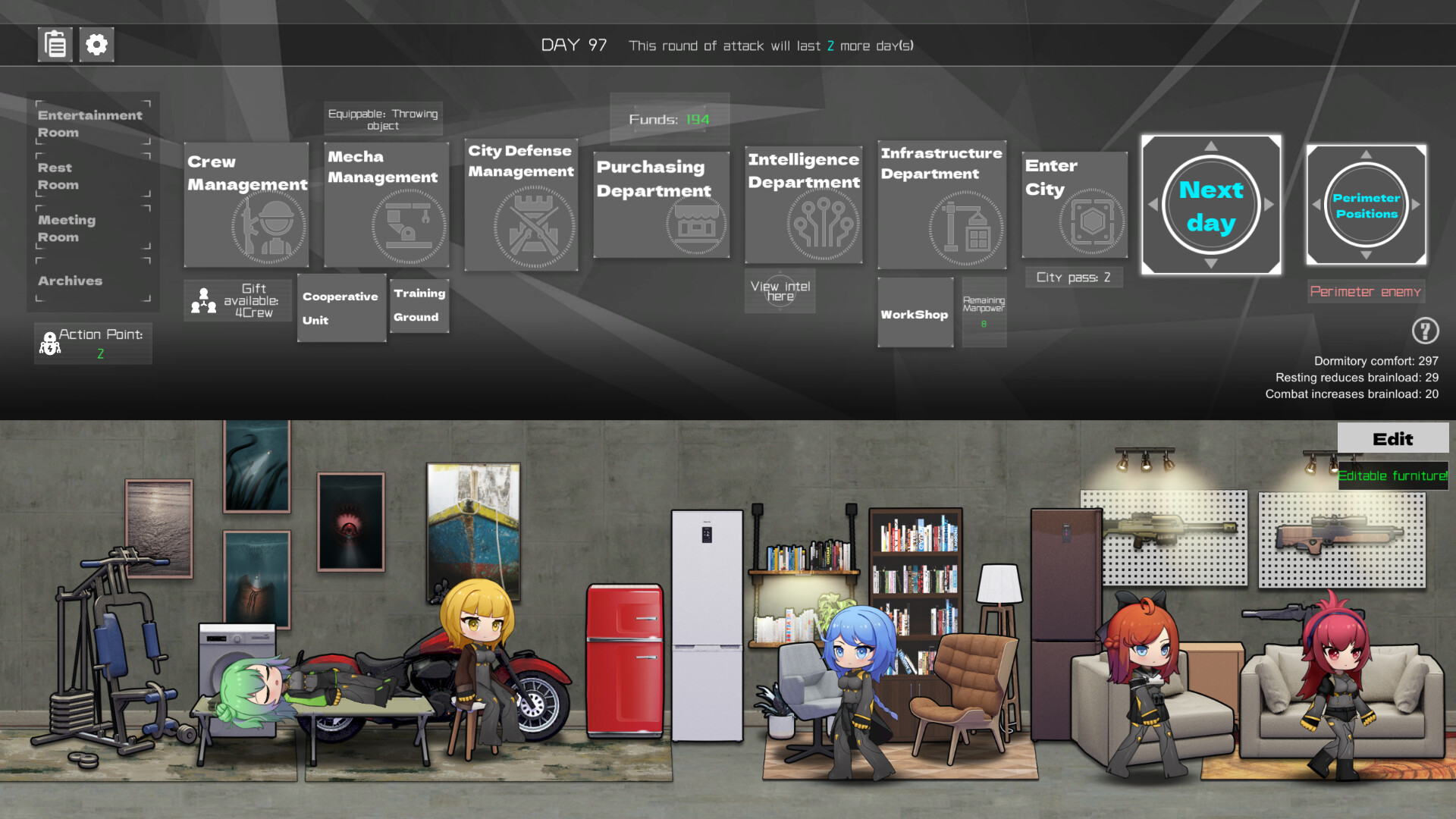The width and height of the screenshot is (1456, 819).
Task: Open the Infrastructure Department
Action: 941,205
